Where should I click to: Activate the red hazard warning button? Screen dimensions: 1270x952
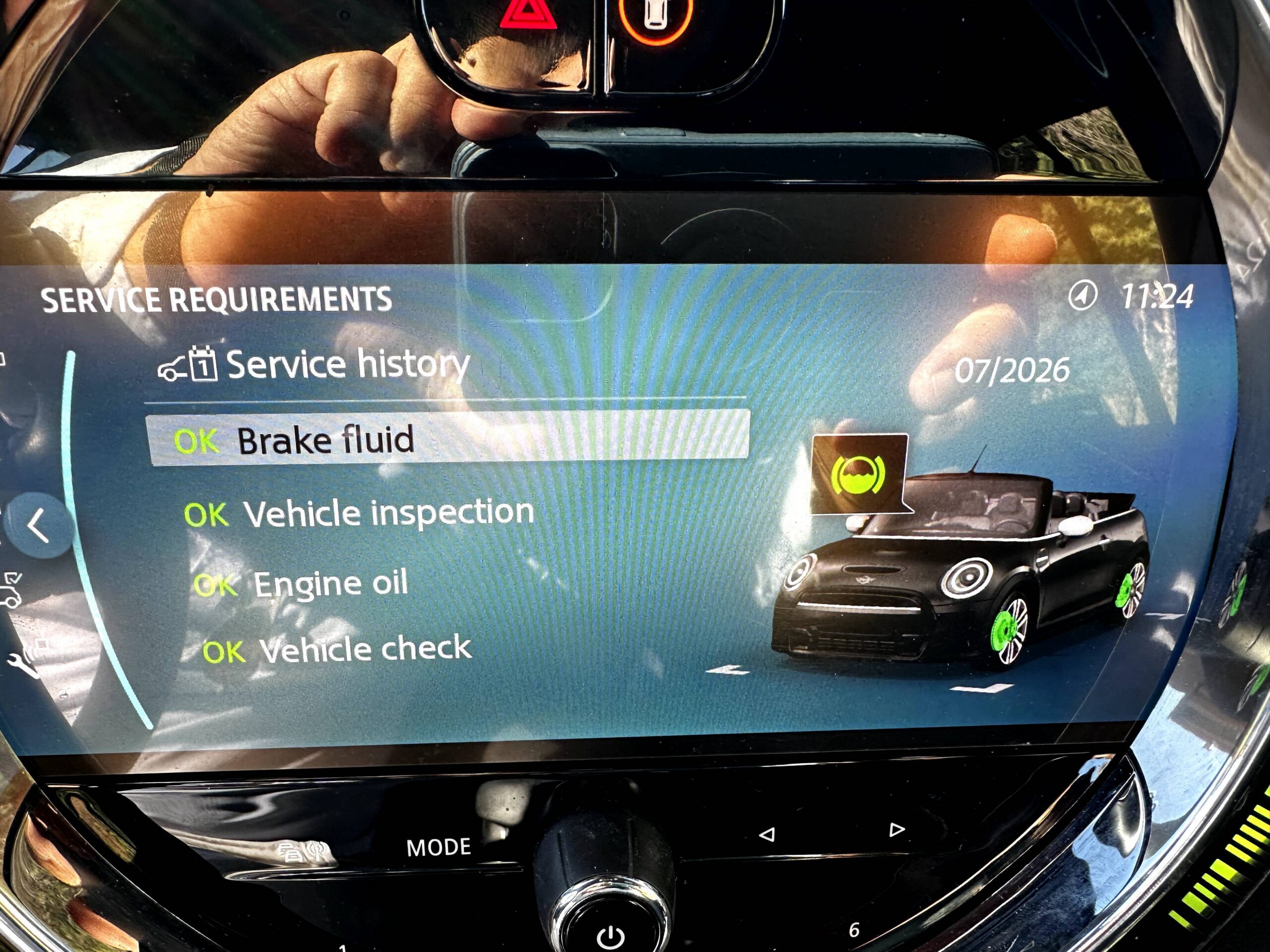point(528,15)
